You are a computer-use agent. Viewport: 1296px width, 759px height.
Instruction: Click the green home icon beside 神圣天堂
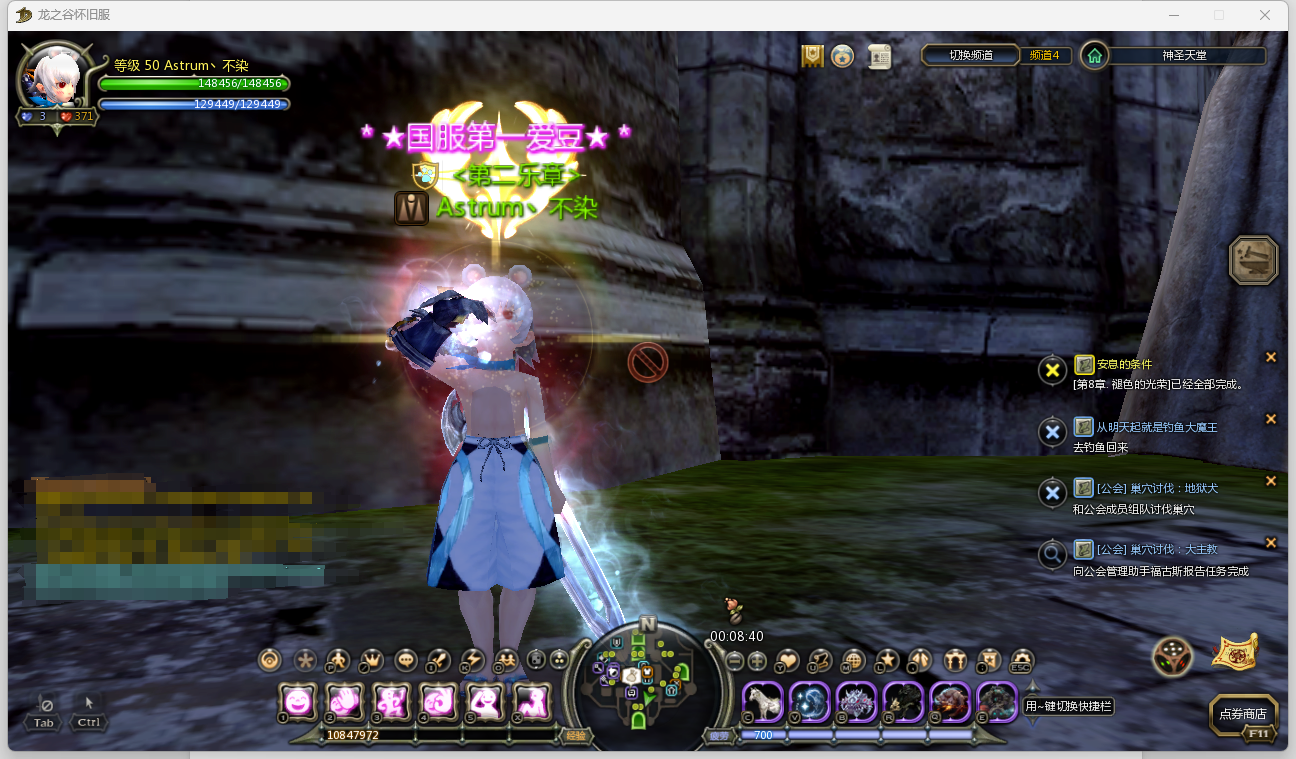point(1095,56)
